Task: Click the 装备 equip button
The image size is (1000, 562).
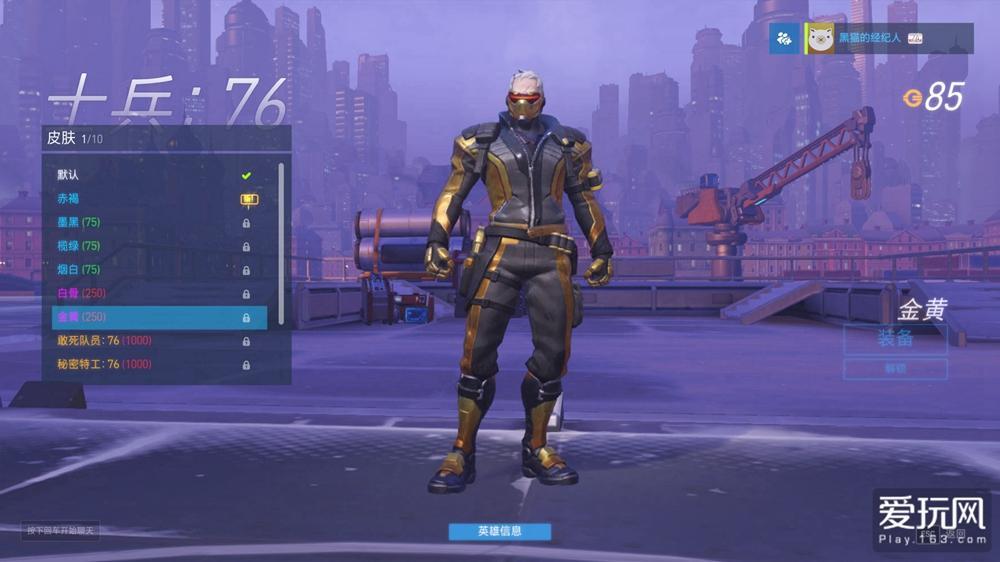Action: click(895, 339)
